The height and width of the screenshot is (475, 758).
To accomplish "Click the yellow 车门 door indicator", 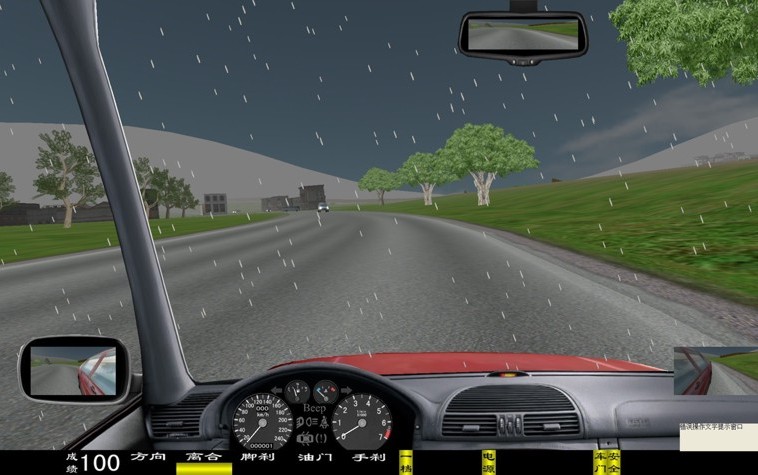I will click(x=600, y=462).
